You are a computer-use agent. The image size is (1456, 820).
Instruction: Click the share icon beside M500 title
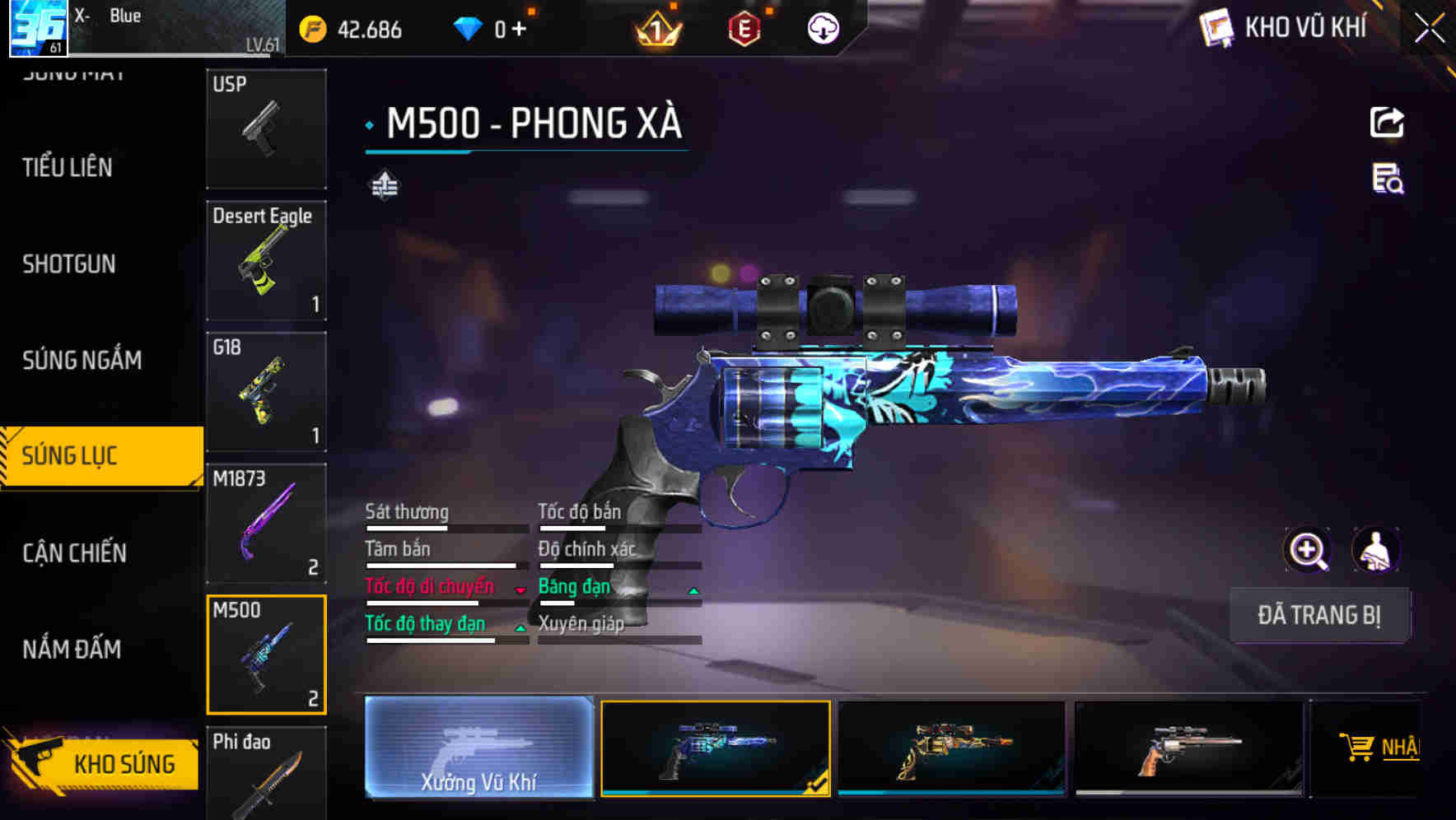coord(1388,122)
